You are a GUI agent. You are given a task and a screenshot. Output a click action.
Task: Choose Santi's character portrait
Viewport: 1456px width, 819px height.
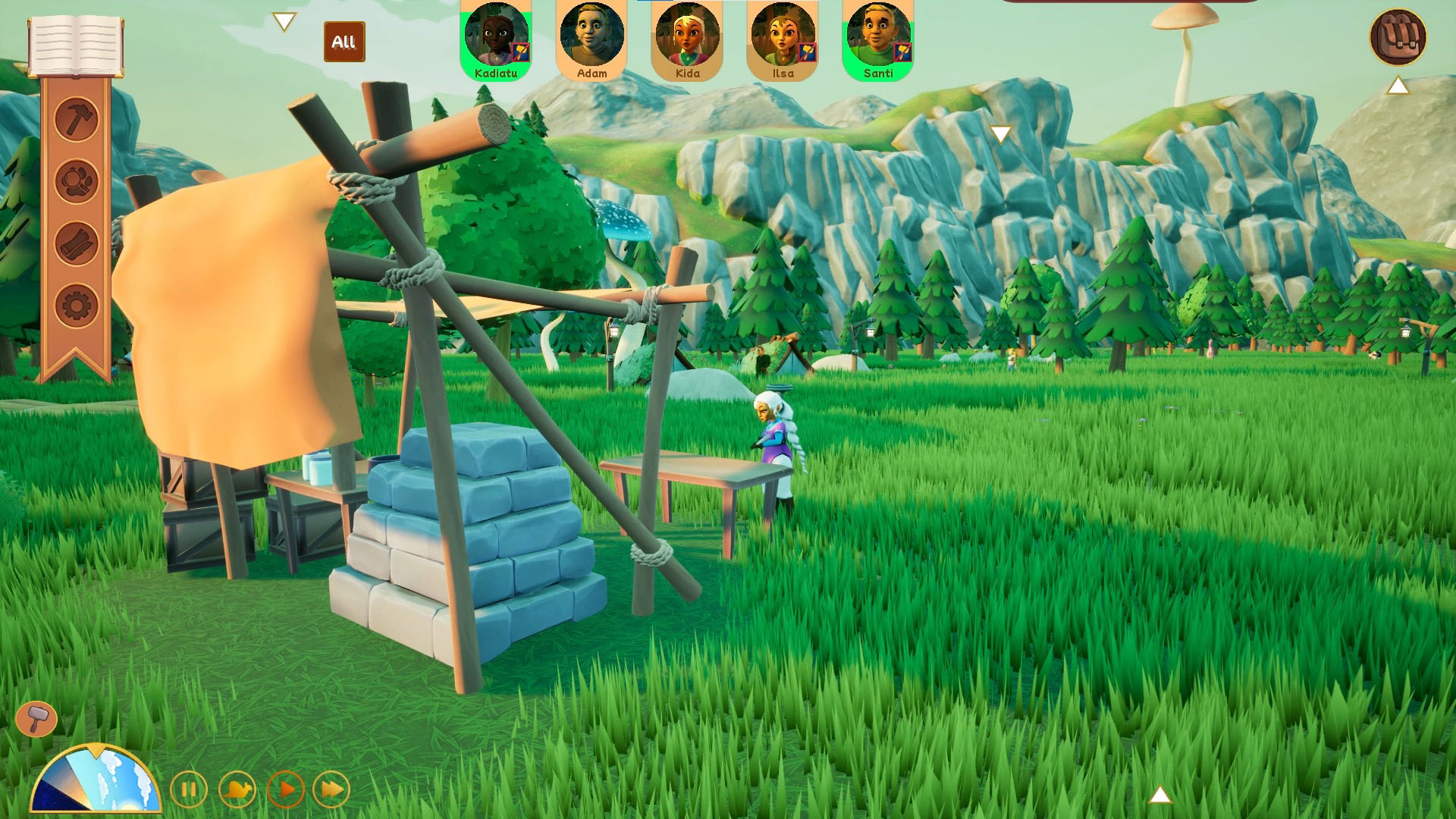878,39
